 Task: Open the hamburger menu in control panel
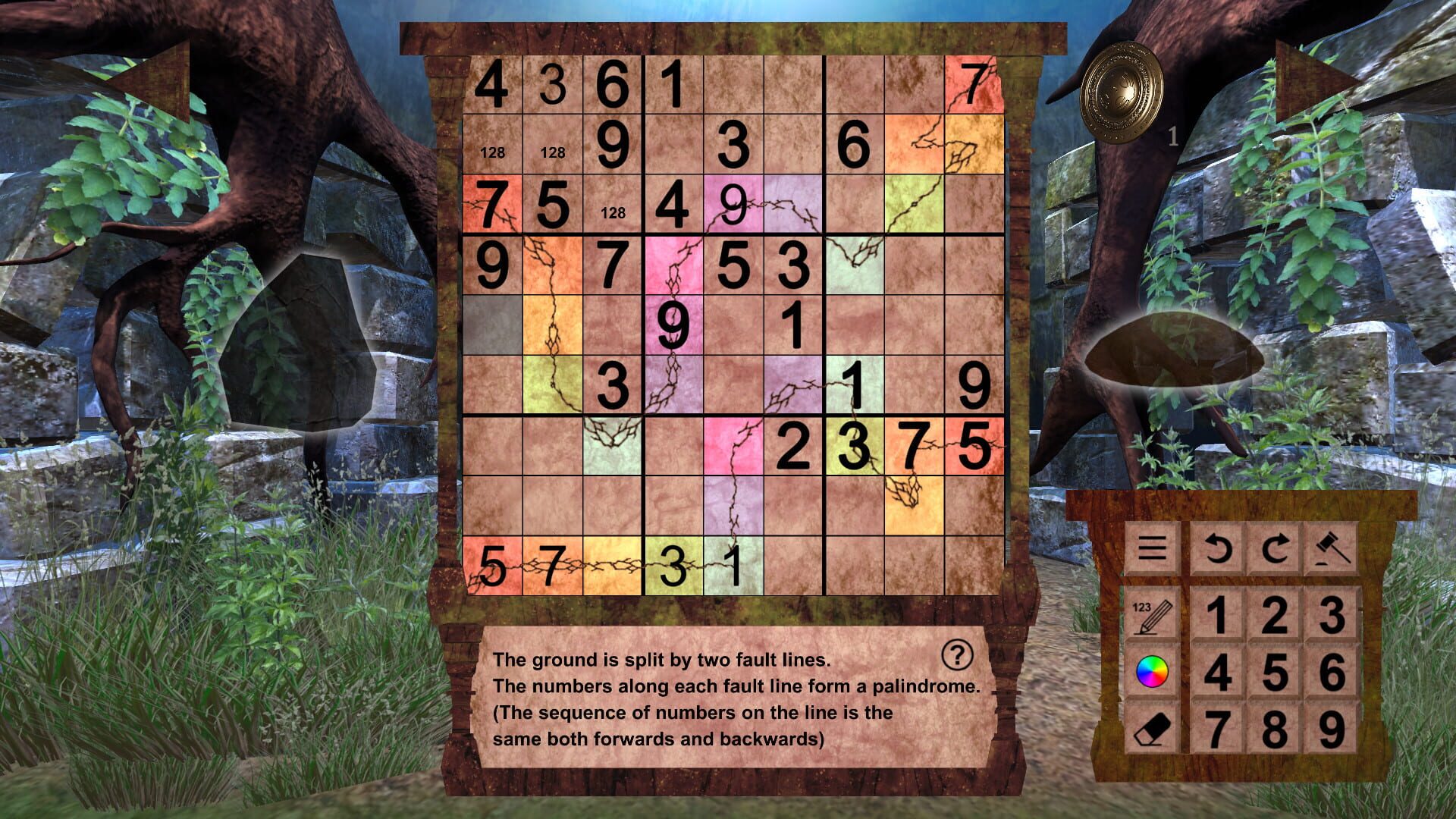pyautogui.click(x=1152, y=549)
